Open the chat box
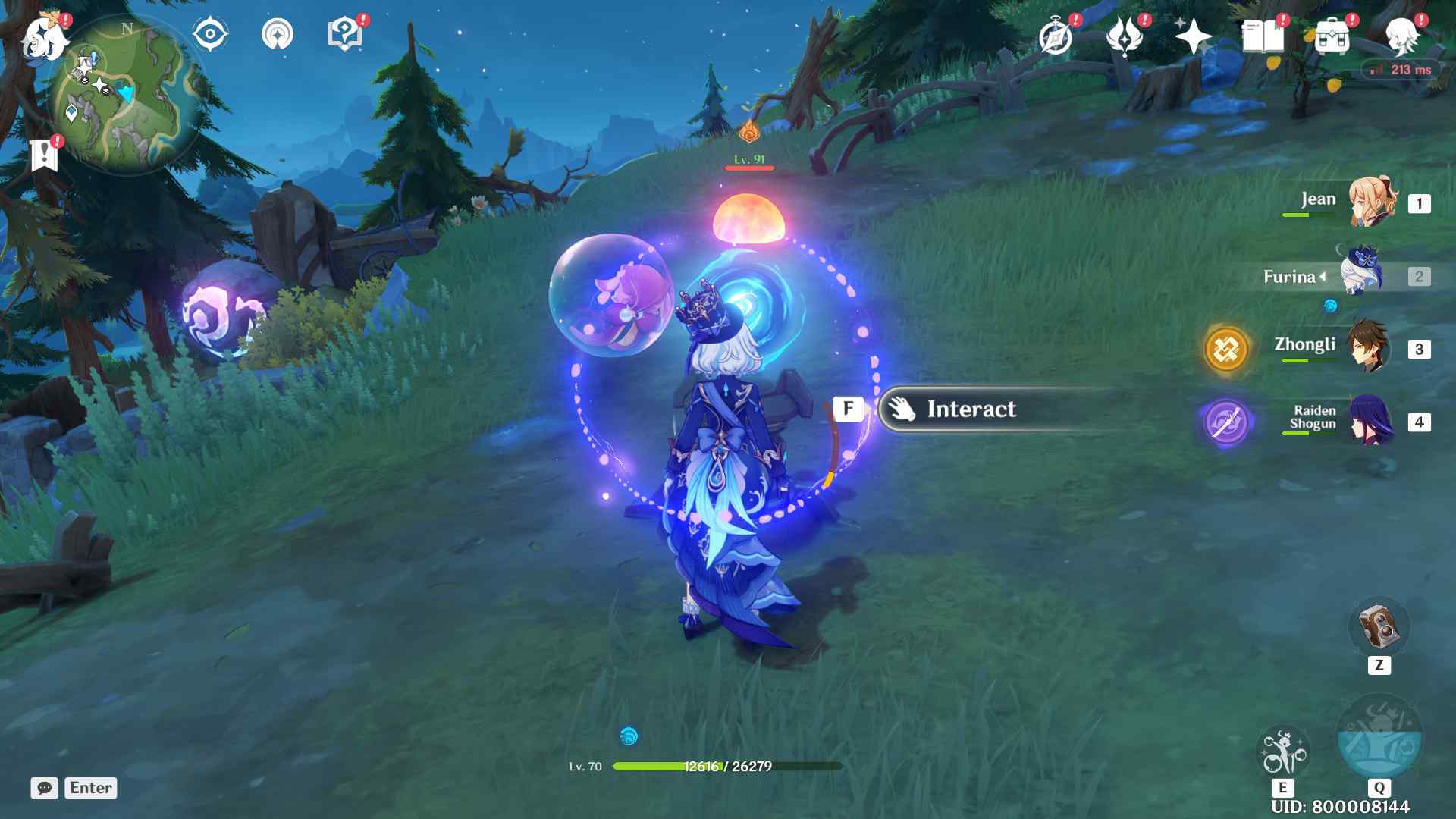 (x=45, y=788)
